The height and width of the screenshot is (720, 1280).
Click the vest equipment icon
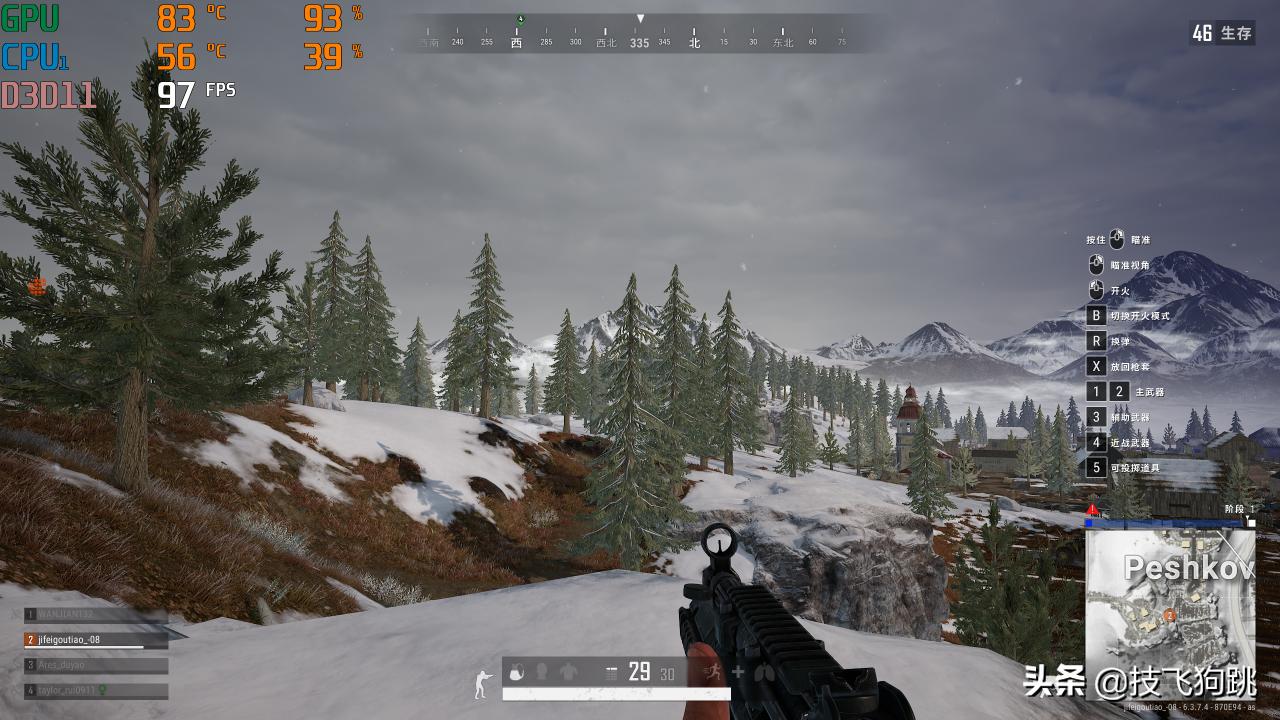click(x=568, y=672)
